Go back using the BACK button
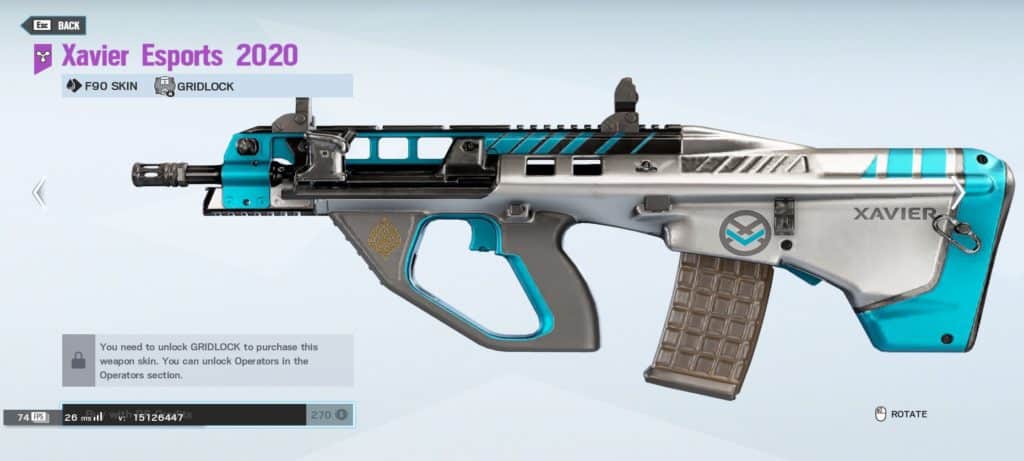The image size is (1024, 461). [53, 25]
